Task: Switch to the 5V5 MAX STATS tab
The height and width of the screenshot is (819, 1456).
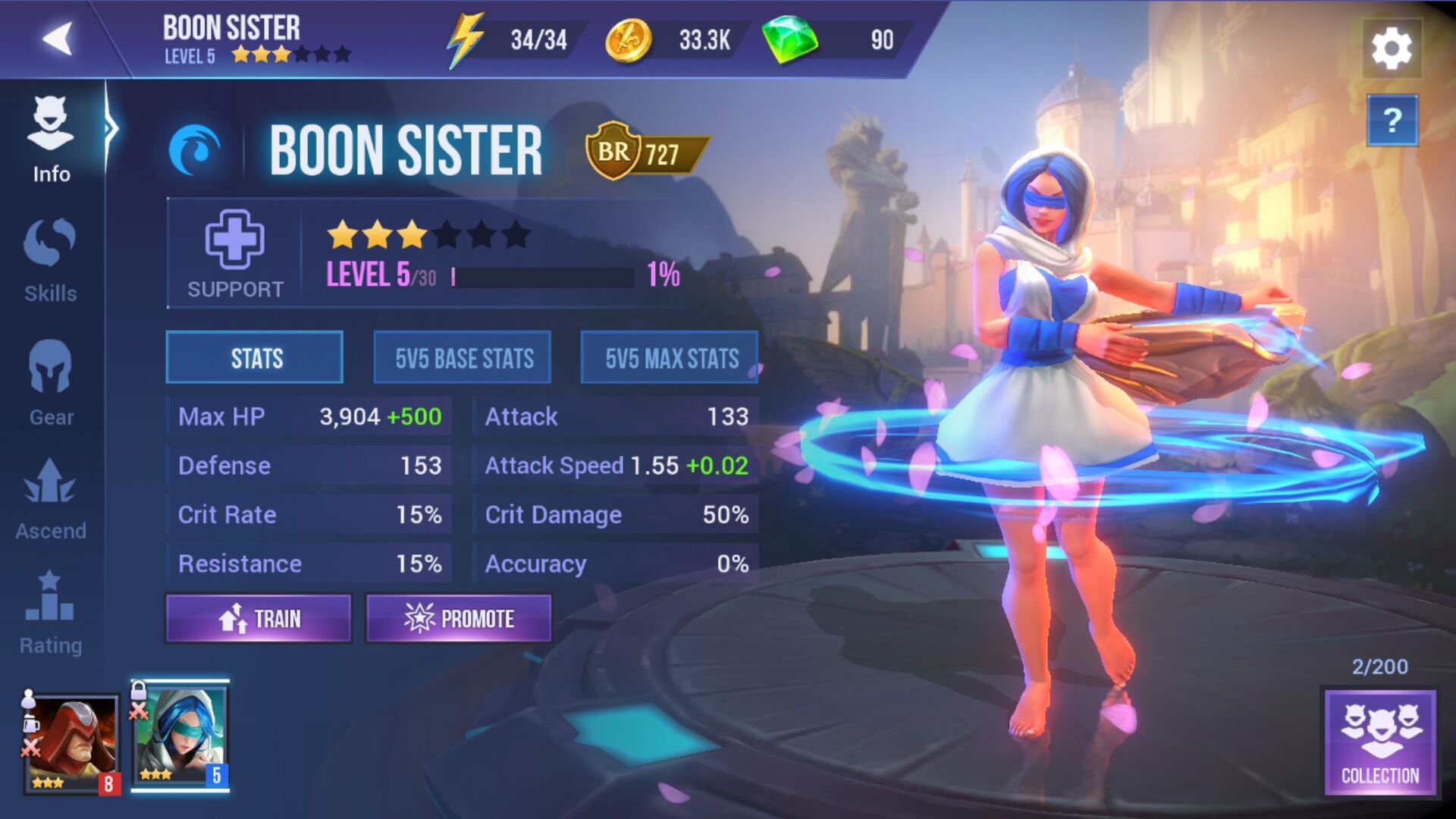Action: tap(670, 357)
